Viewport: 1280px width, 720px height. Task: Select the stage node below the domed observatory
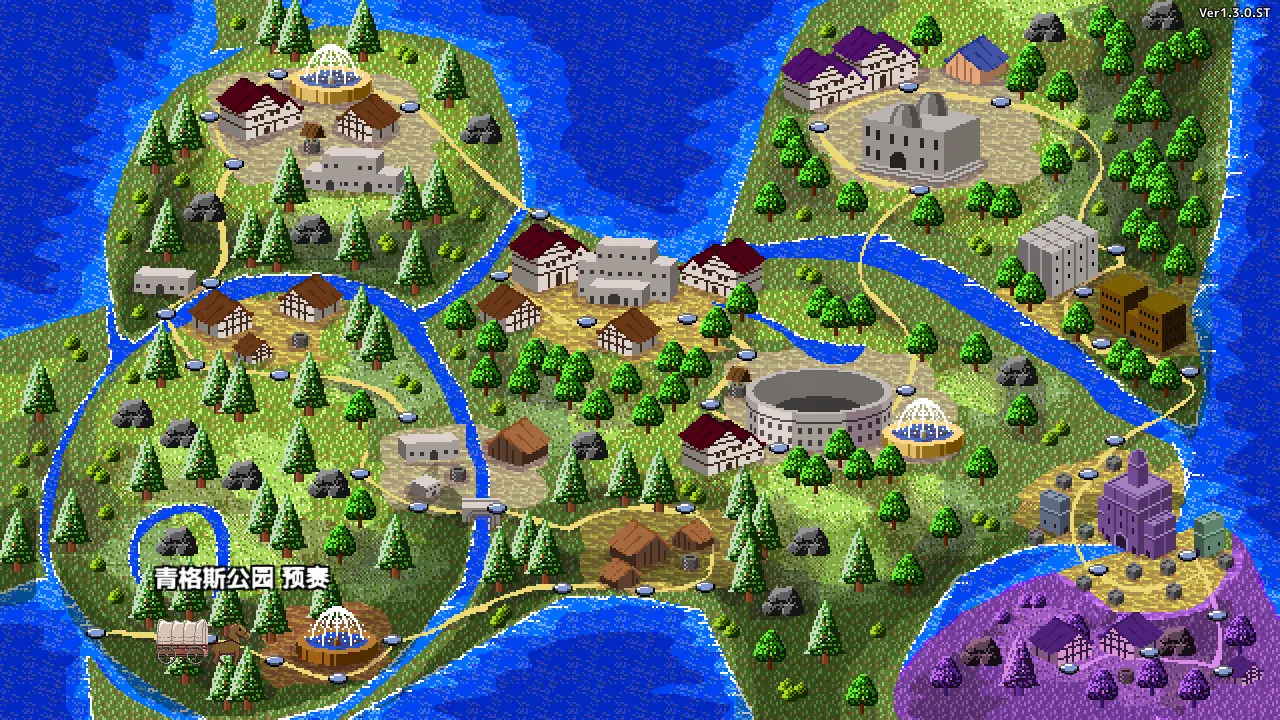[919, 190]
